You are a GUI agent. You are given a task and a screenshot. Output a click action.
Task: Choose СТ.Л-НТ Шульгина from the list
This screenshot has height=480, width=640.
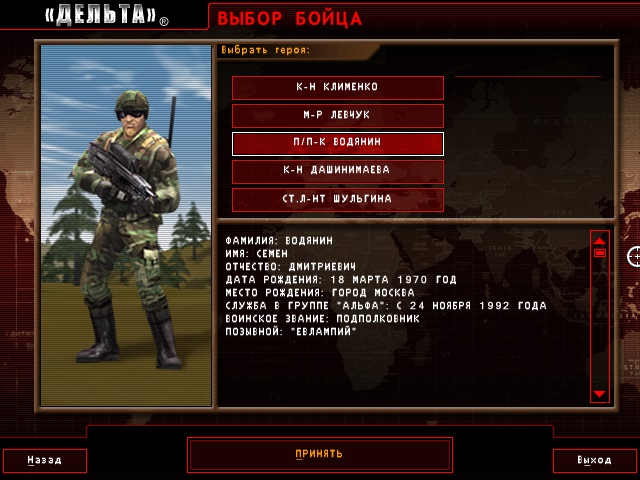[x=337, y=199]
